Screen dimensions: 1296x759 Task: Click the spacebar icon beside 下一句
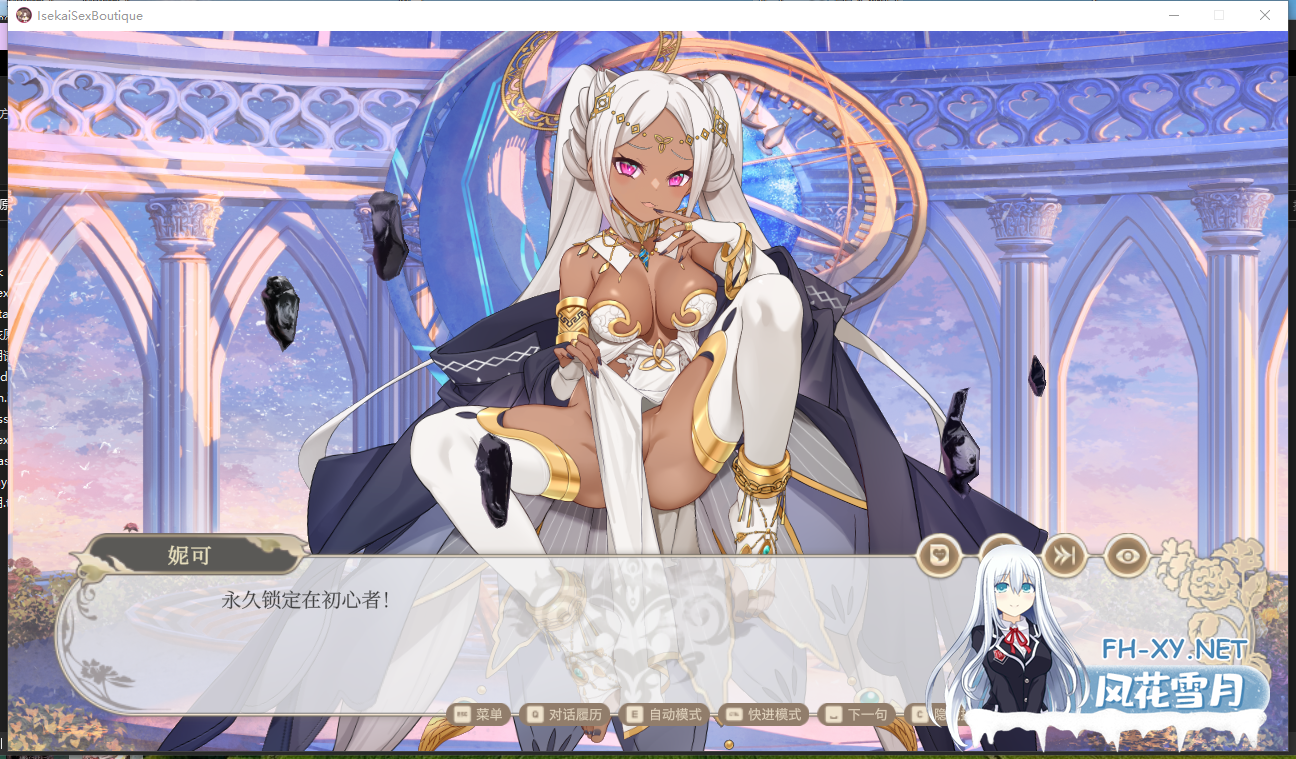tap(836, 714)
